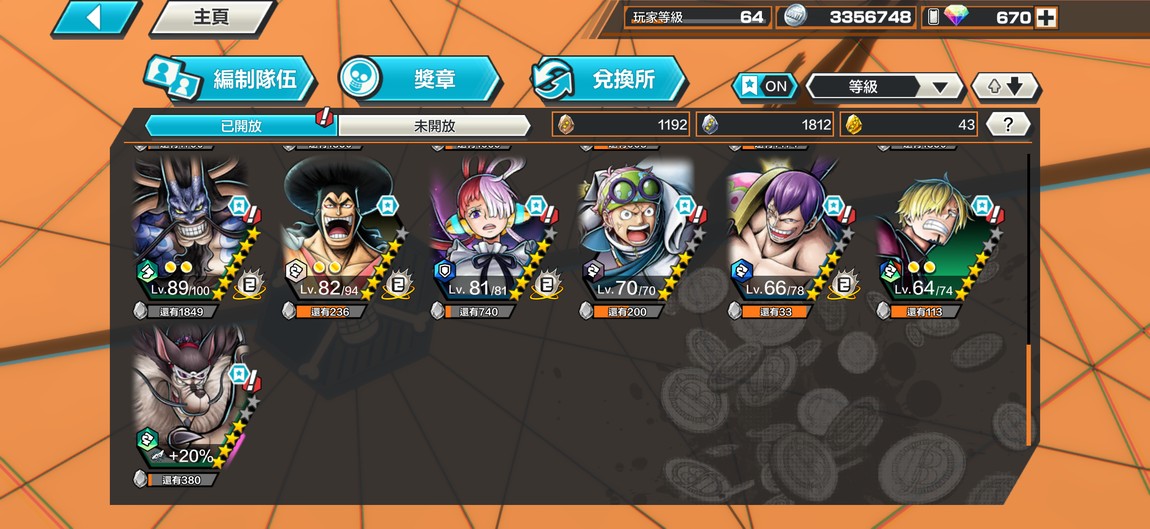
Task: Select the +20% beast character card
Action: 192,400
